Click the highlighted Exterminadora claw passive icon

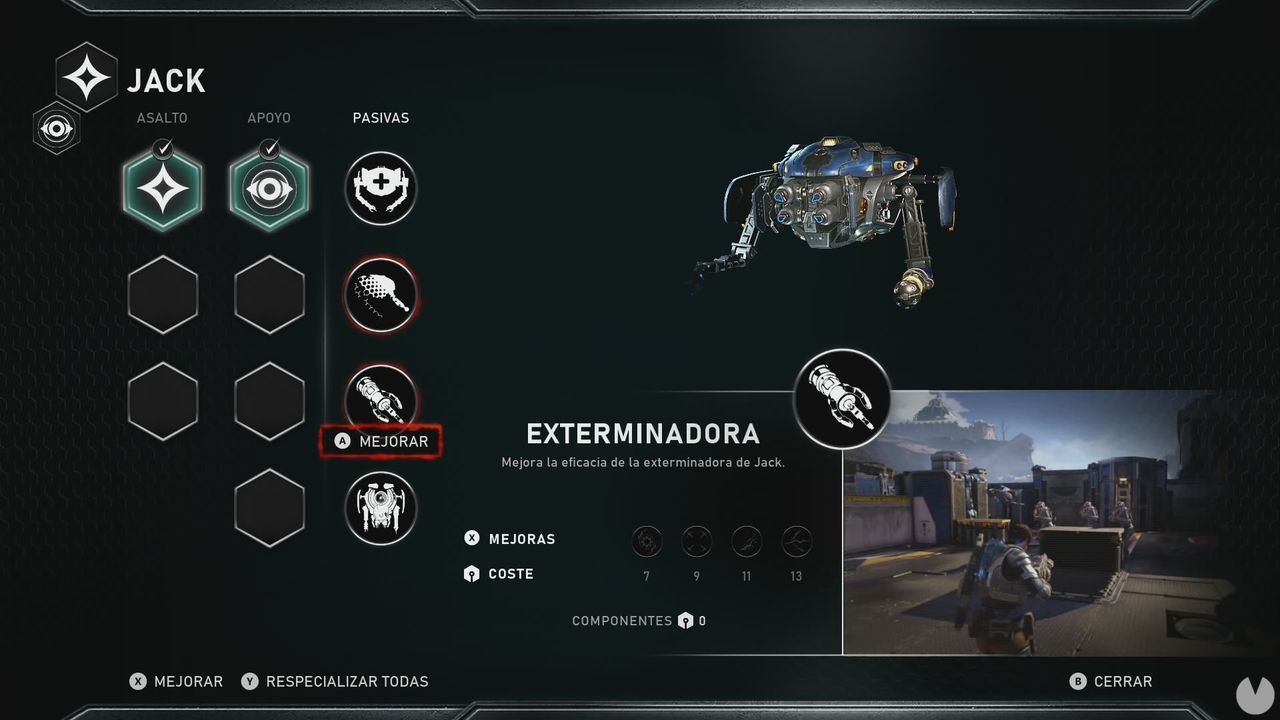point(380,400)
